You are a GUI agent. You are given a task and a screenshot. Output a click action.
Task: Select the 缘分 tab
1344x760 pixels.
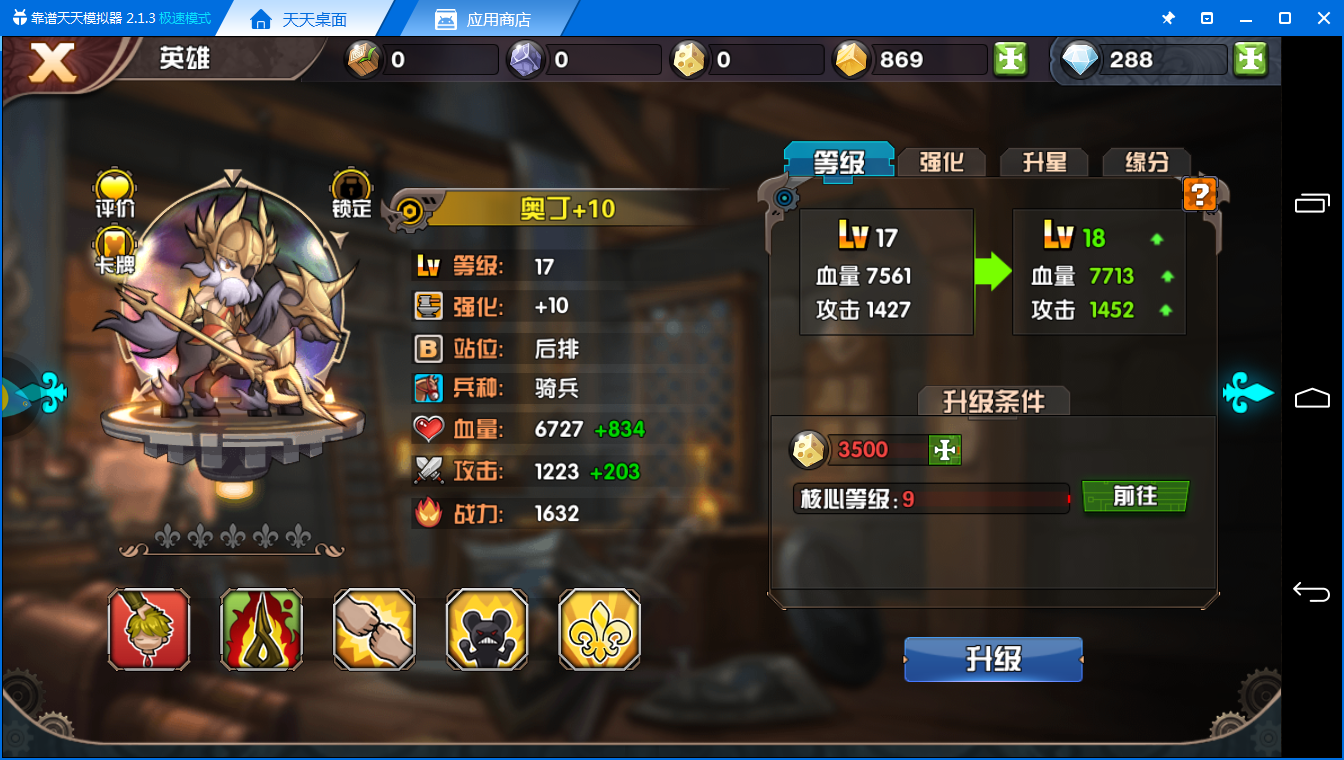pos(1146,162)
